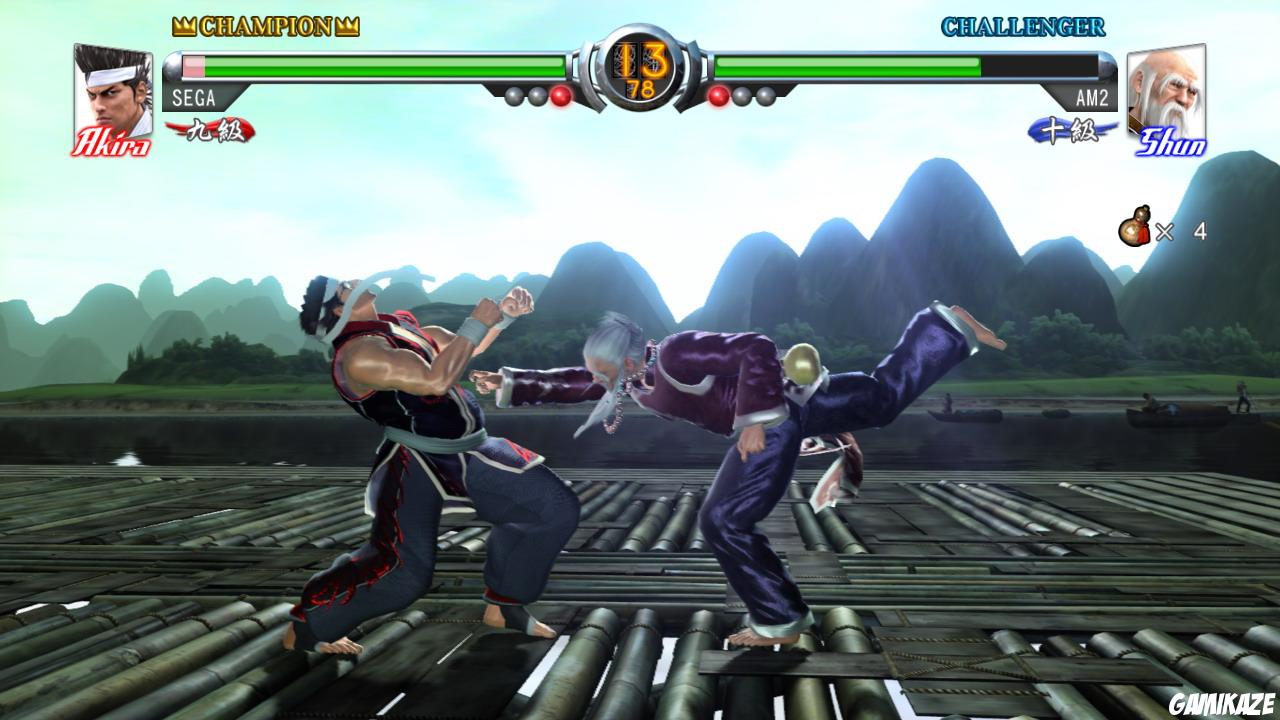Click Shun's red round-win orb
This screenshot has width=1280, height=720.
[718, 97]
